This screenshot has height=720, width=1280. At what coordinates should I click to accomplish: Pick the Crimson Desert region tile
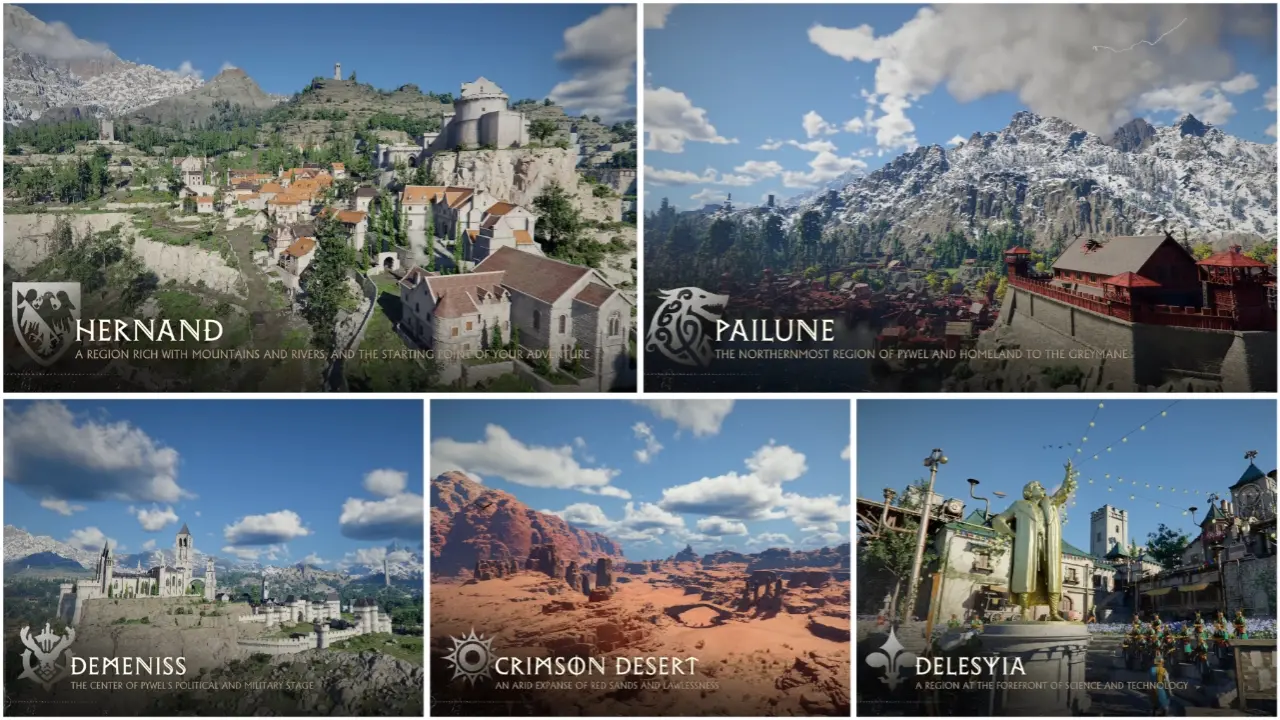tap(640, 558)
